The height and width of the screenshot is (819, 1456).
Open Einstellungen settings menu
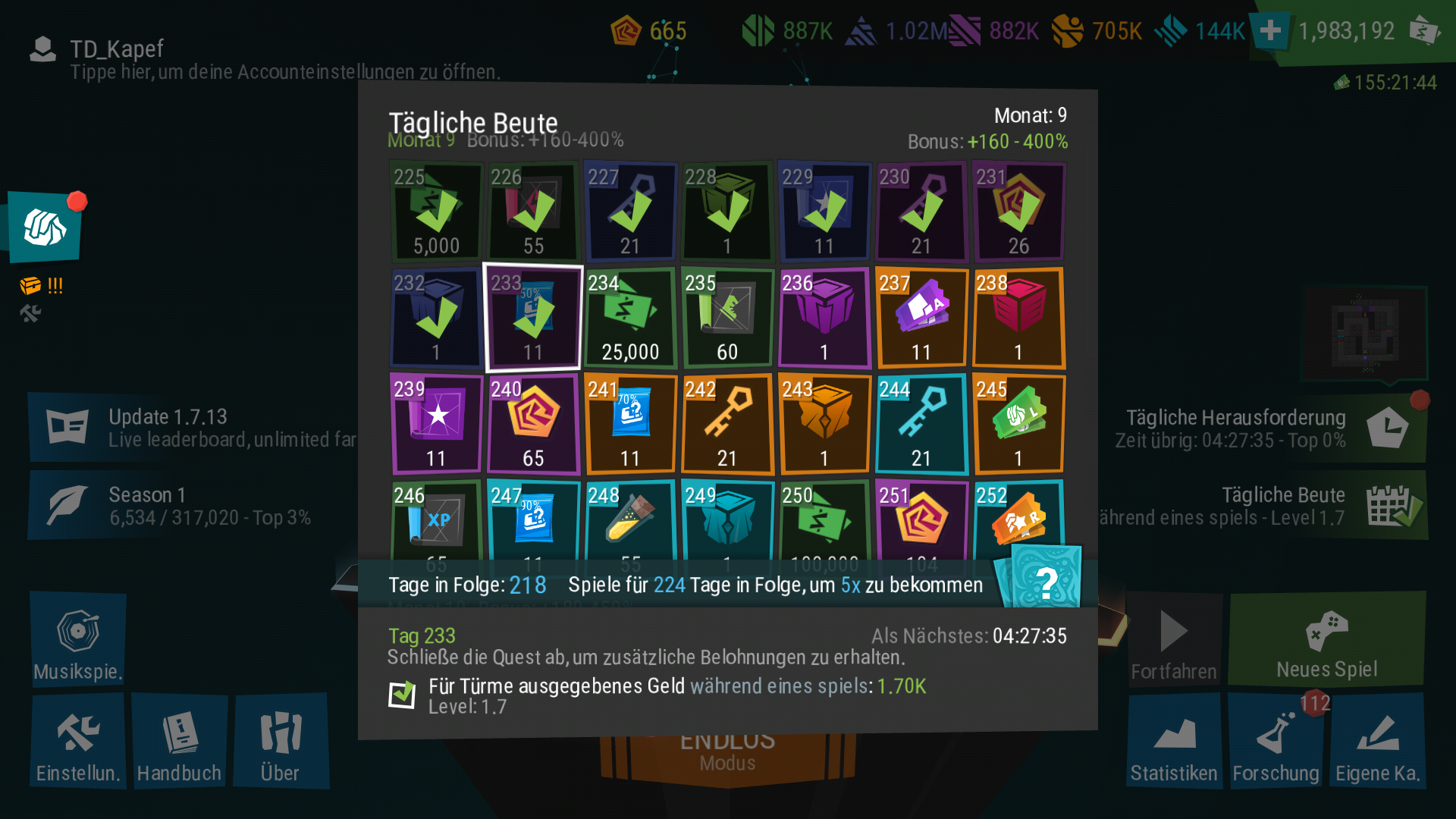(78, 742)
